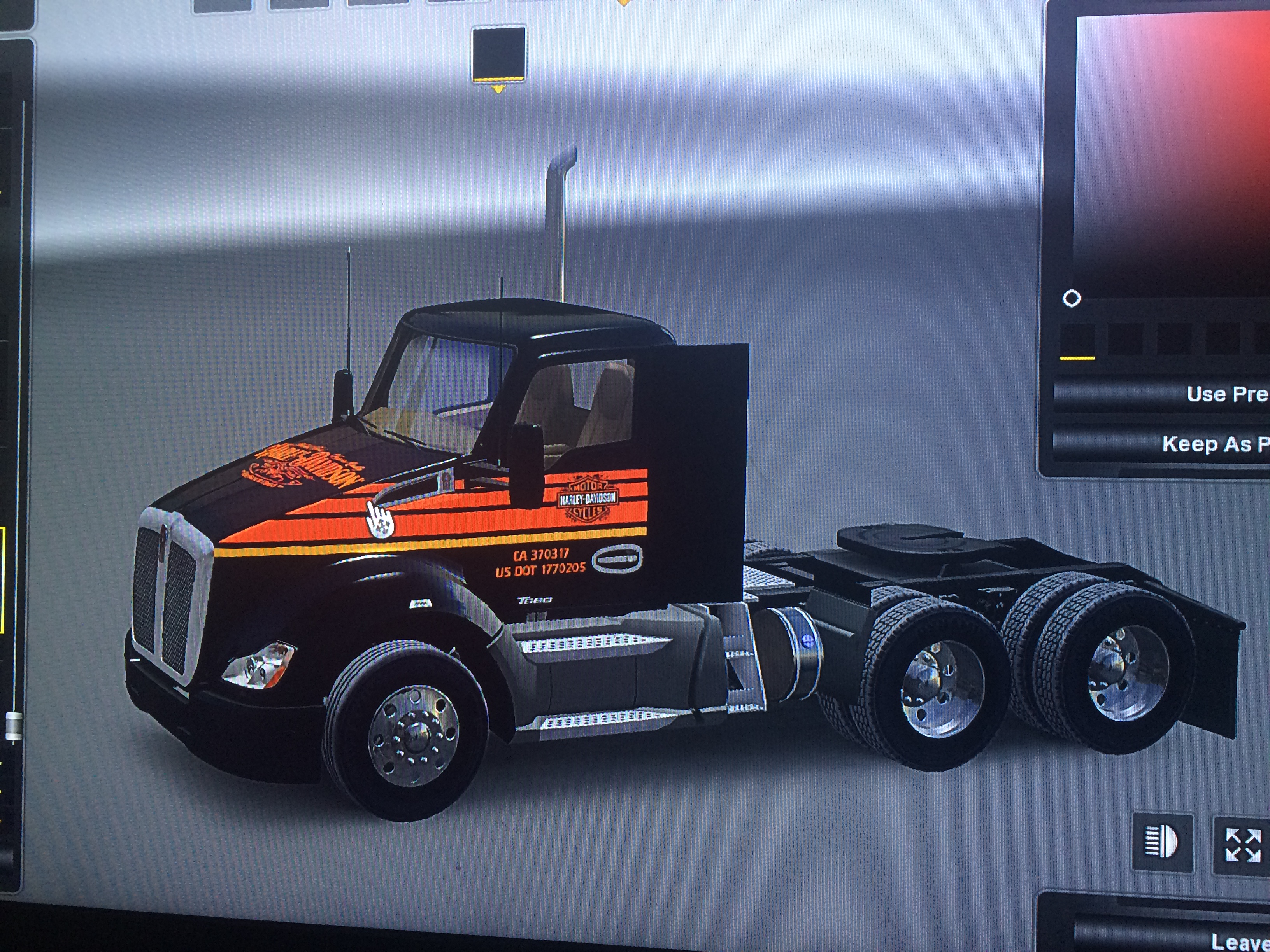Select the black paint color swatch above the truck
This screenshot has width=1270, height=952.
tap(498, 53)
